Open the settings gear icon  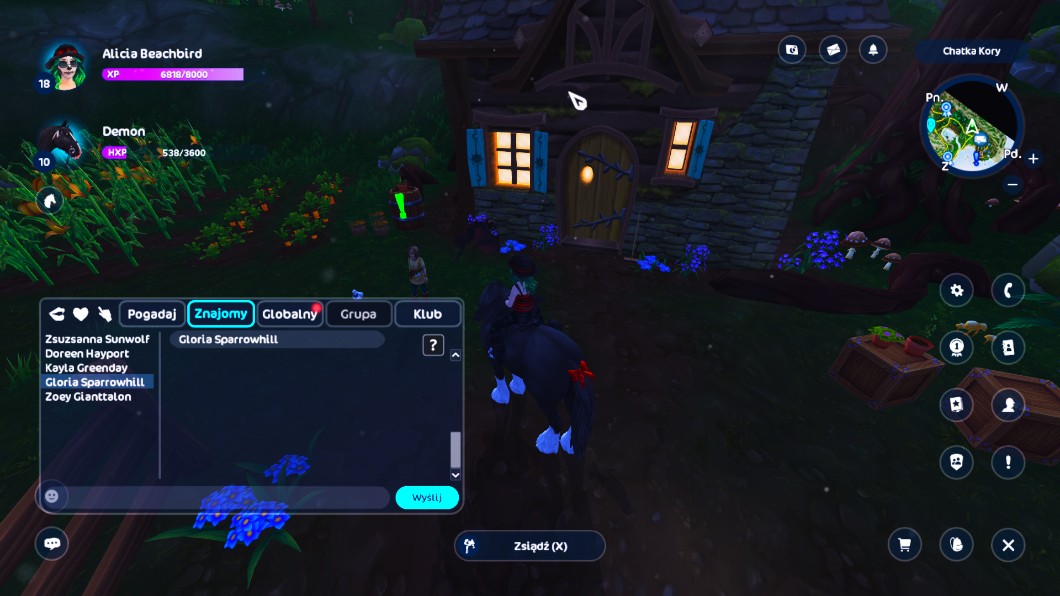957,290
